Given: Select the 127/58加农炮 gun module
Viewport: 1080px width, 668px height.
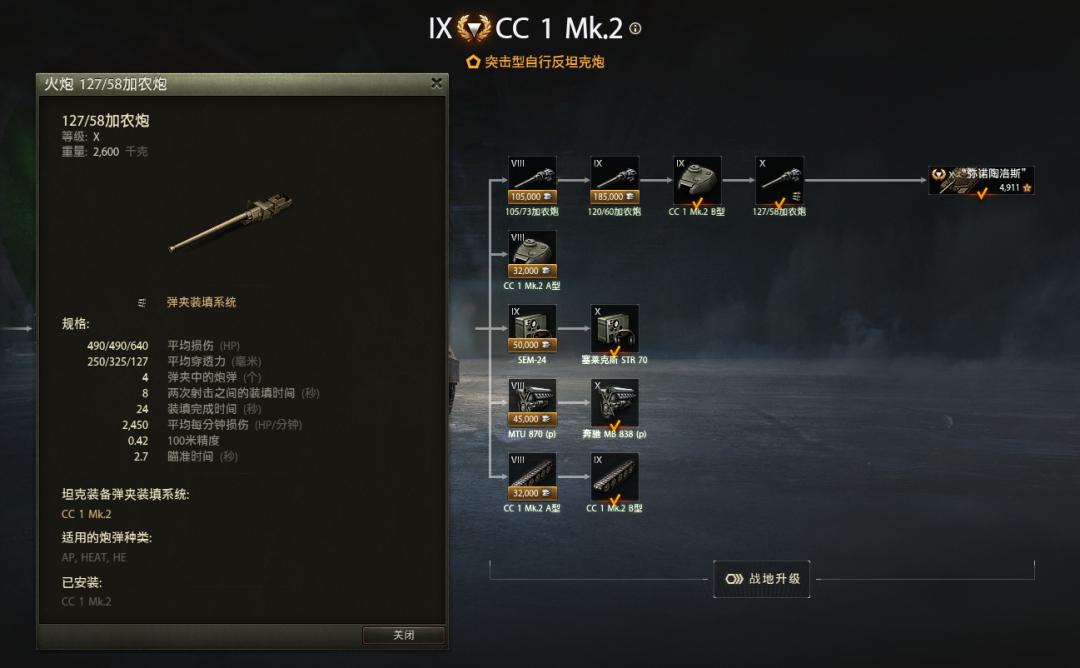Looking at the screenshot, I should 780,181.
